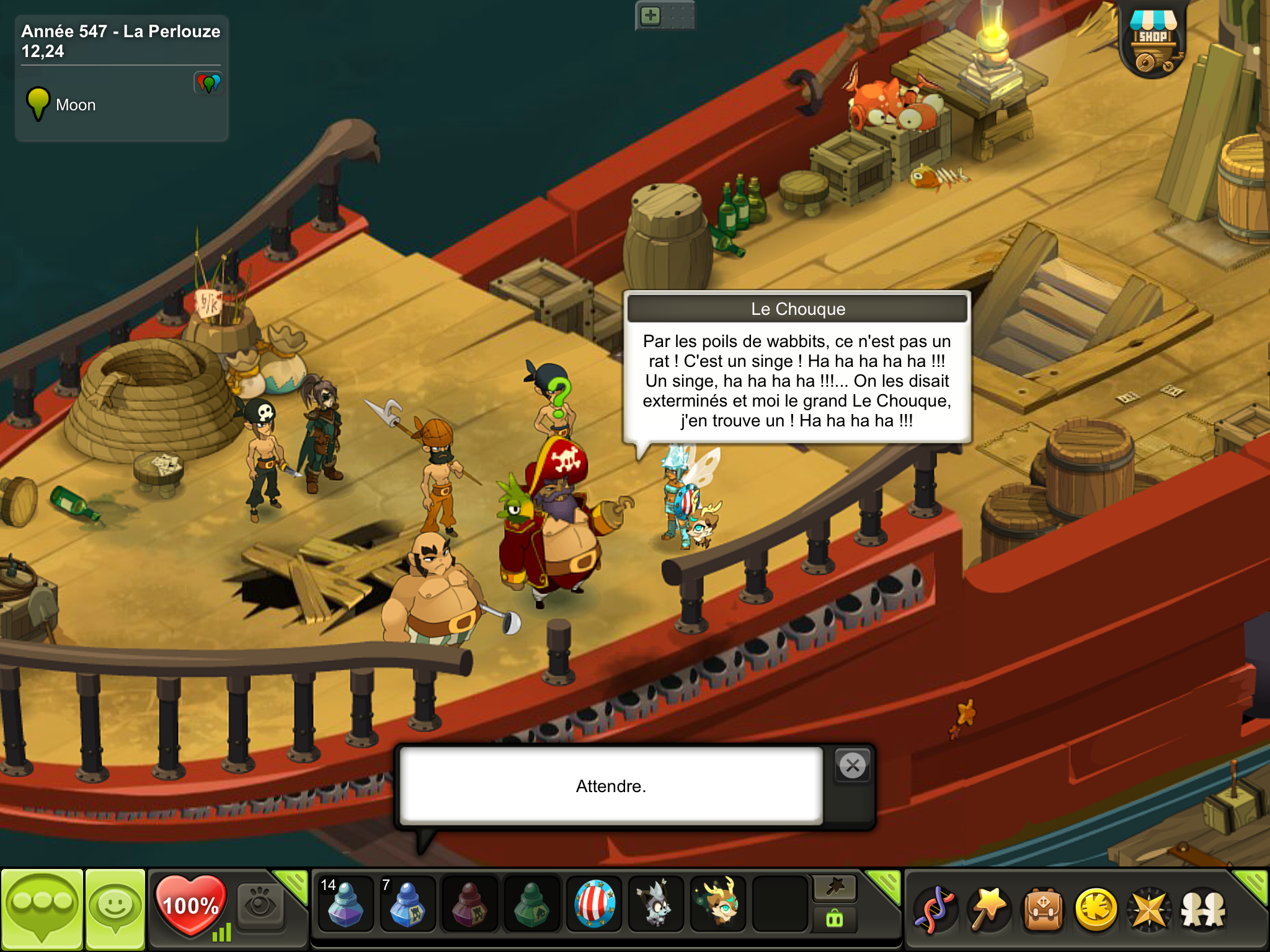Switch hotbar to the wand spells tab
The image size is (1270, 952).
[x=835, y=888]
